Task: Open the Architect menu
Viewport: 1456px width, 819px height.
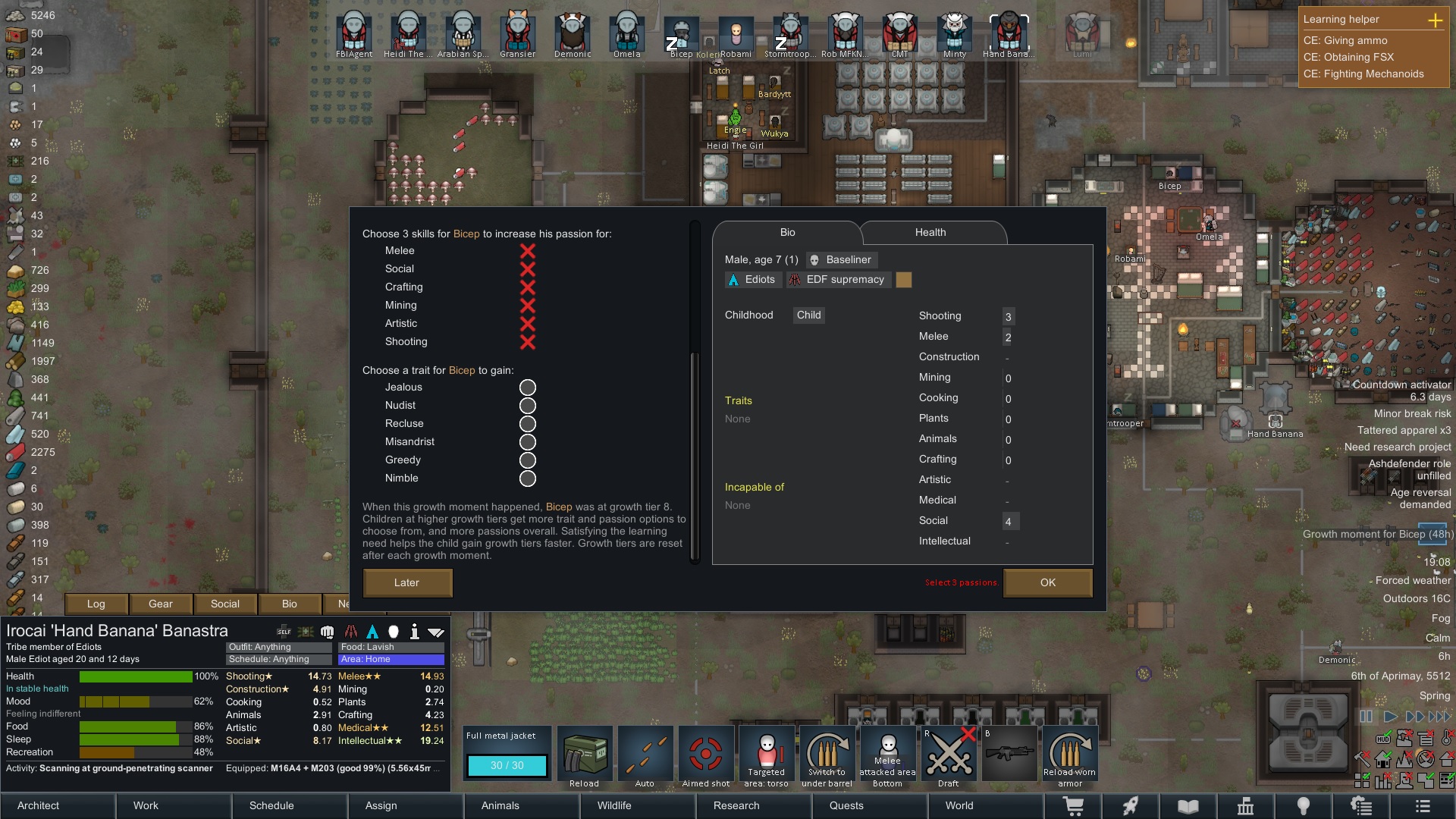Action: [x=39, y=805]
